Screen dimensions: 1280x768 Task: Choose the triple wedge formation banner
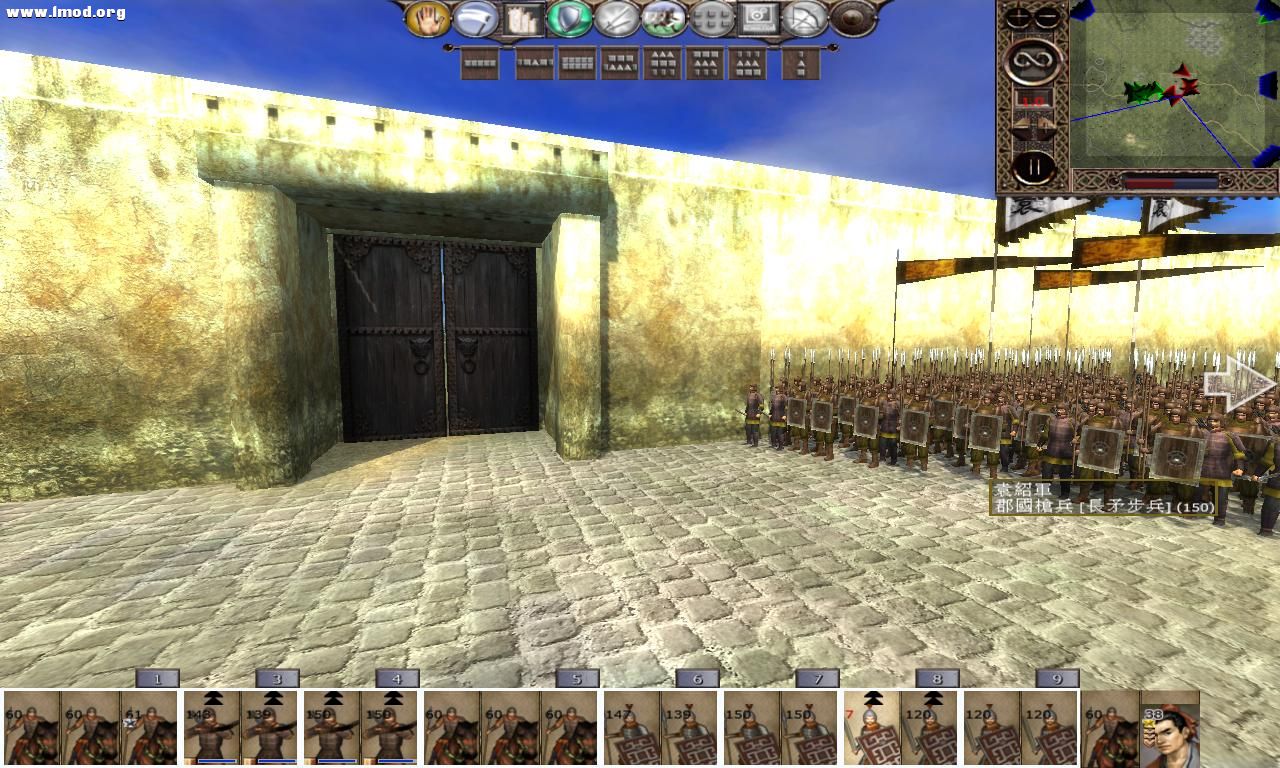pyautogui.click(x=664, y=65)
